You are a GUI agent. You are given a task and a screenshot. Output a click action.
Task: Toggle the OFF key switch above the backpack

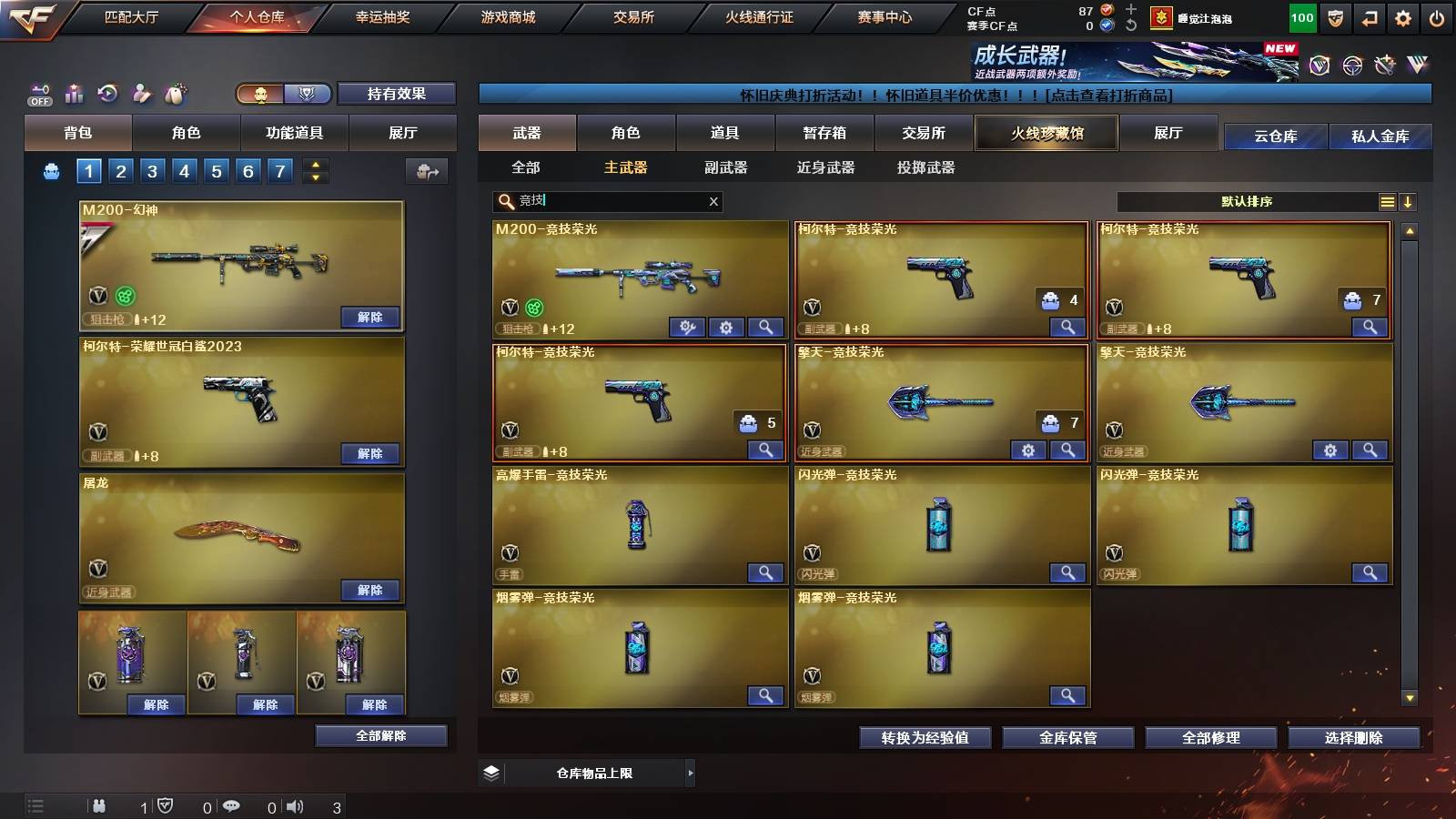click(38, 94)
